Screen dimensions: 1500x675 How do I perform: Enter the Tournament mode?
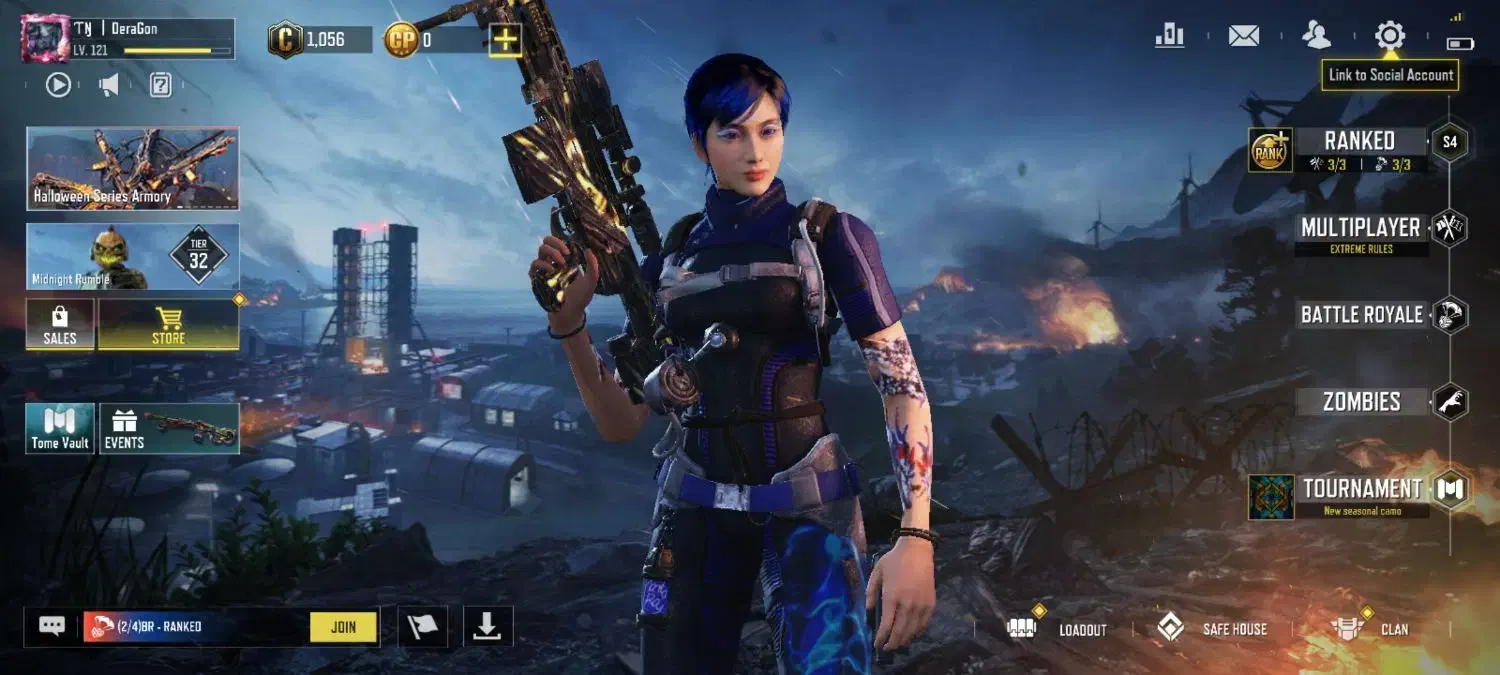(x=1361, y=489)
